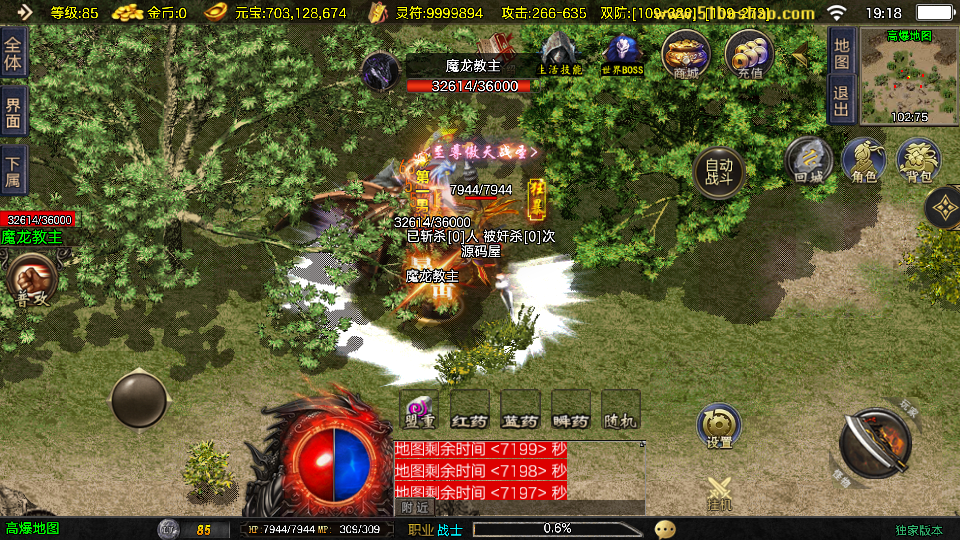Toggle 挂机 idle mode crossed swords

[x=720, y=493]
